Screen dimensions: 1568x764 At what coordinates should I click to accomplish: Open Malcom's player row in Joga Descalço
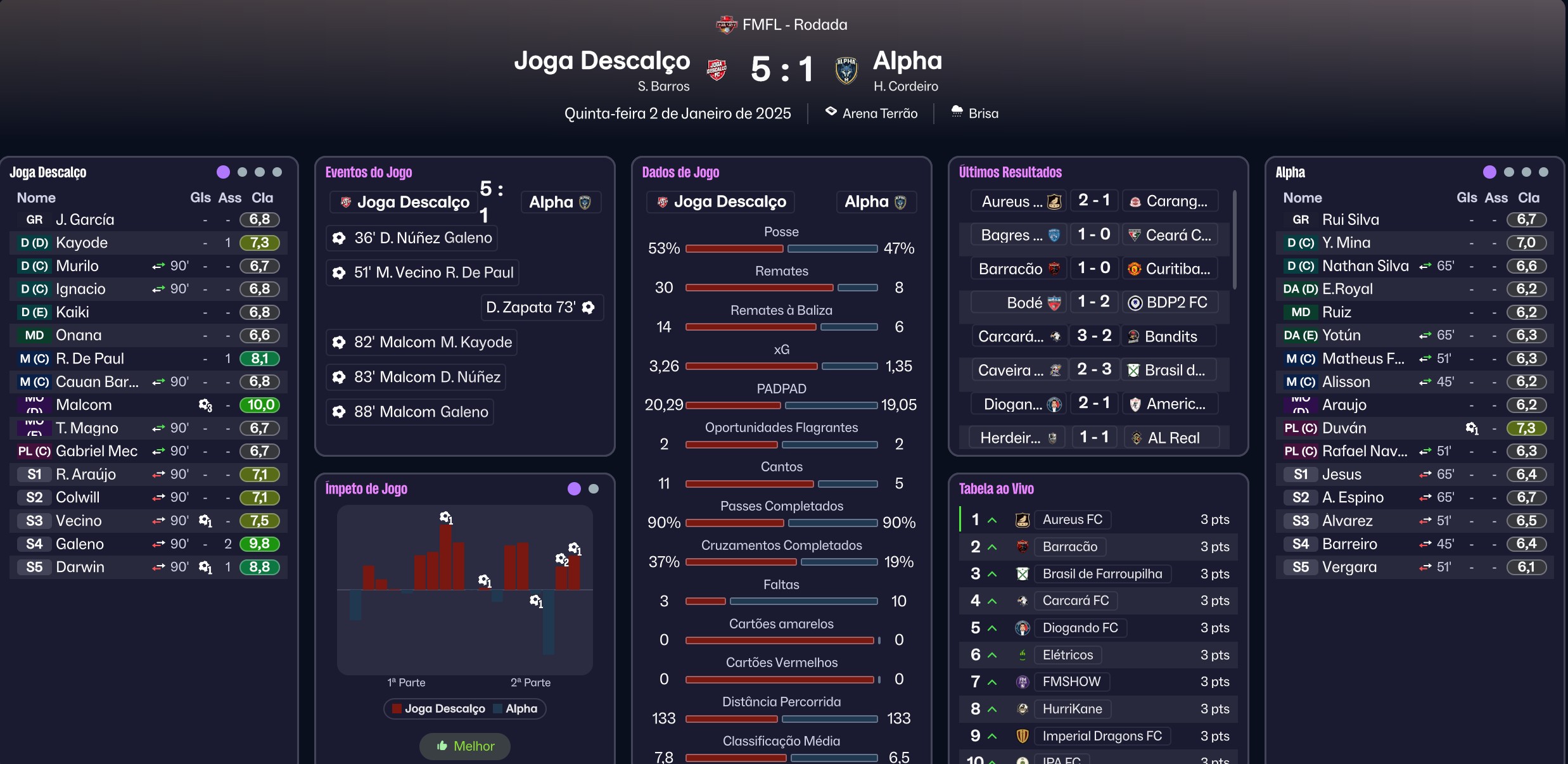click(x=84, y=405)
